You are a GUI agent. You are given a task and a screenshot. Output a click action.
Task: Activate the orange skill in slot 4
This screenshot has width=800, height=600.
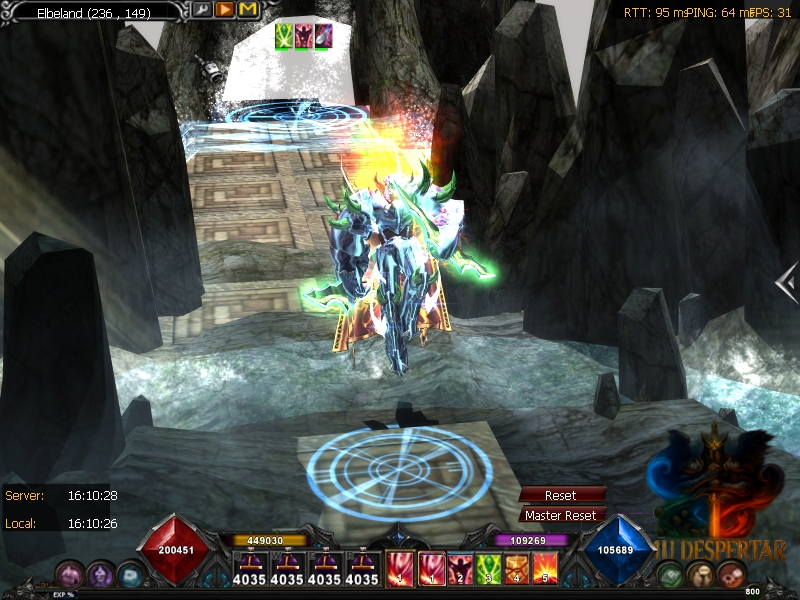[517, 570]
